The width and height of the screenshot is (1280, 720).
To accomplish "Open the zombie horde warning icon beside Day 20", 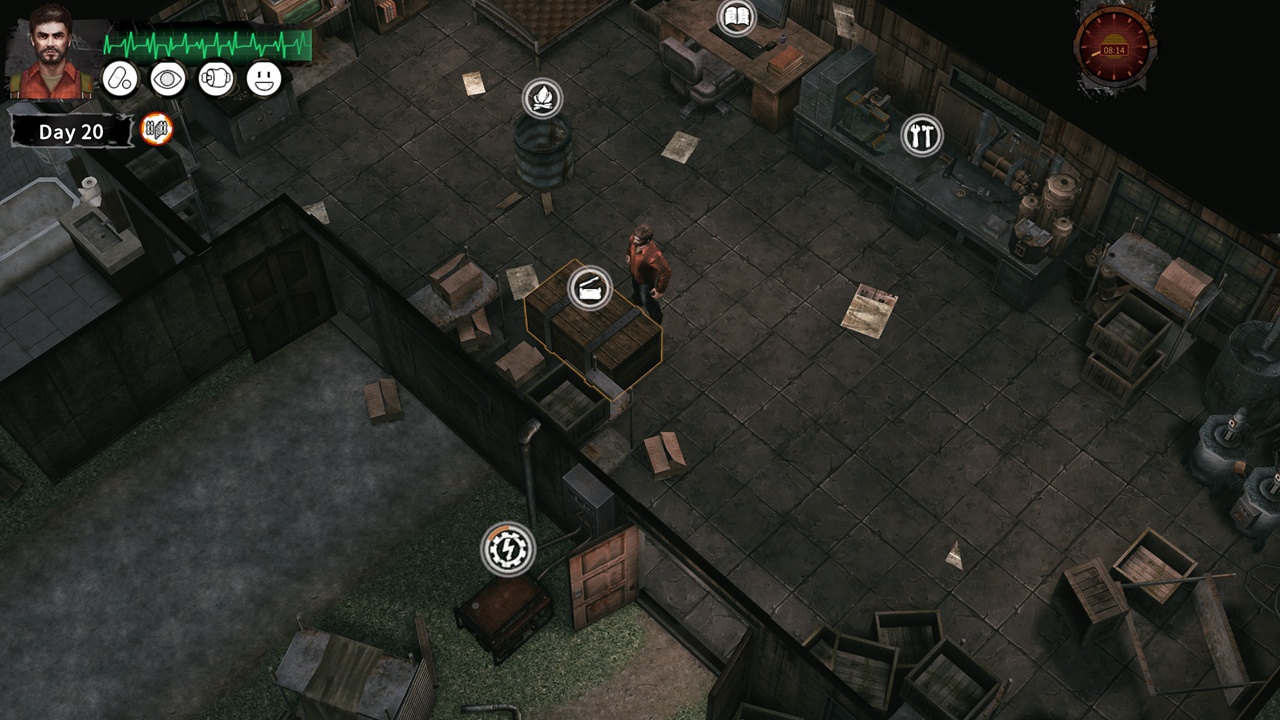I will tap(158, 128).
